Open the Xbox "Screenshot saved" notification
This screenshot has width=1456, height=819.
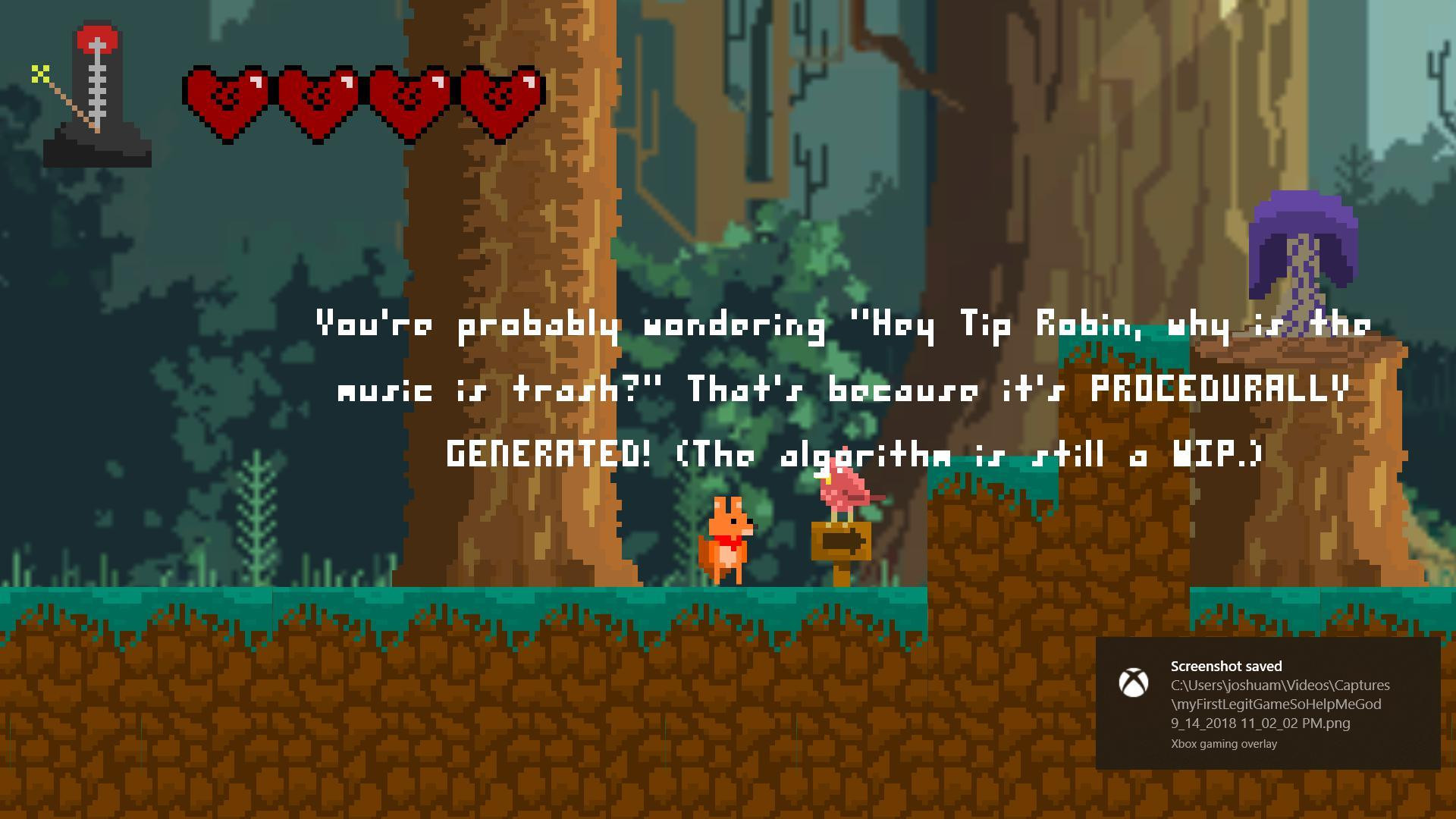[x=1267, y=703]
